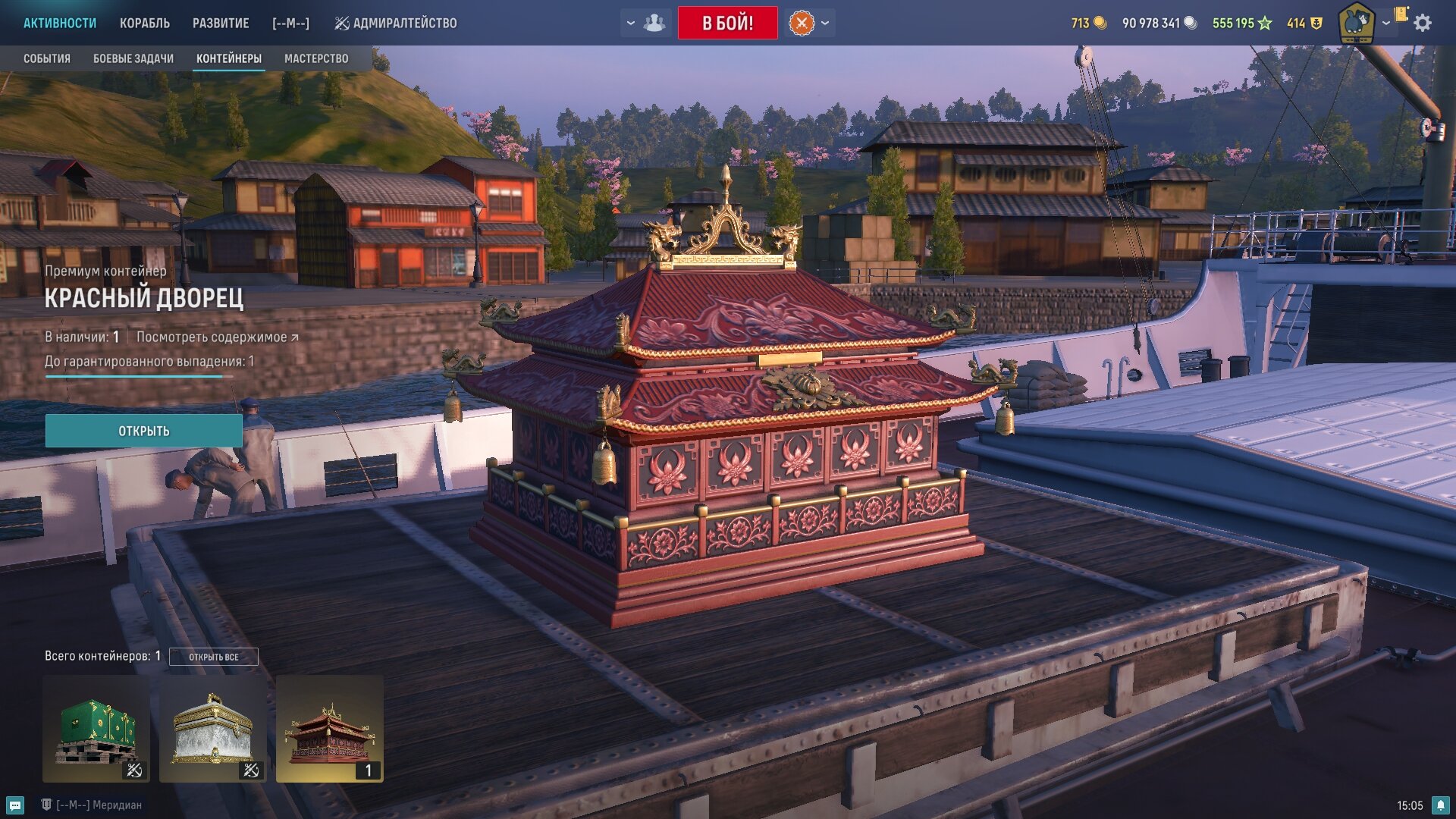The image size is (1456, 819).
Task: Open the player profile emblem
Action: coord(1356,23)
